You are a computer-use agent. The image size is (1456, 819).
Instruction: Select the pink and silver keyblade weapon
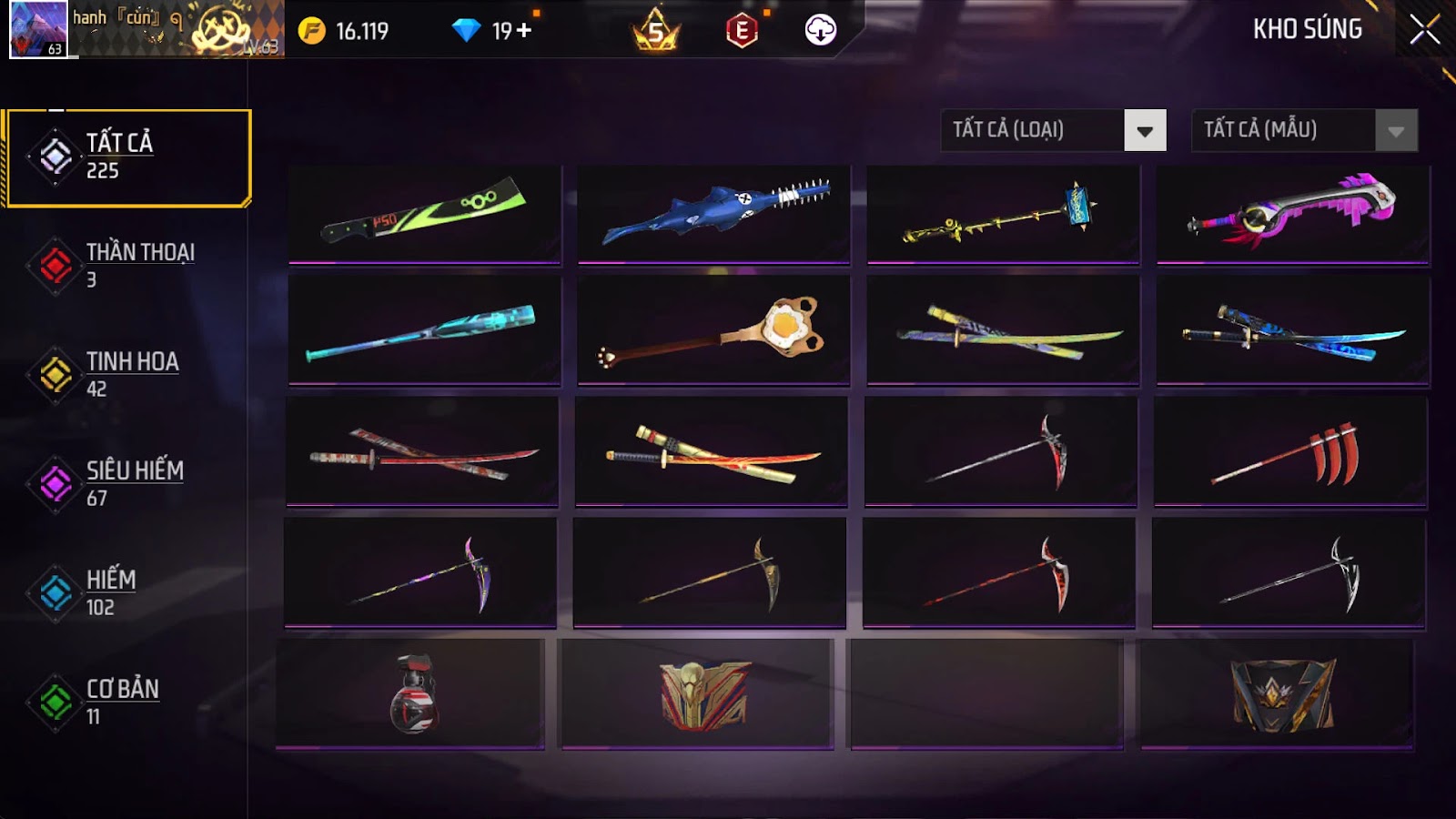click(x=1292, y=214)
